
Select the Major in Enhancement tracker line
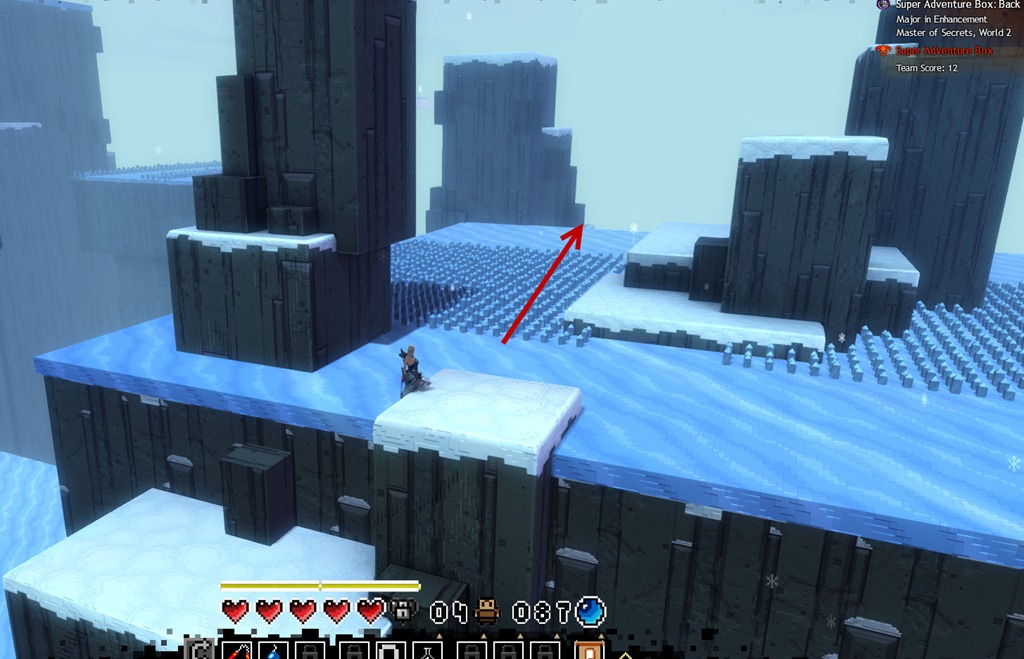point(941,19)
